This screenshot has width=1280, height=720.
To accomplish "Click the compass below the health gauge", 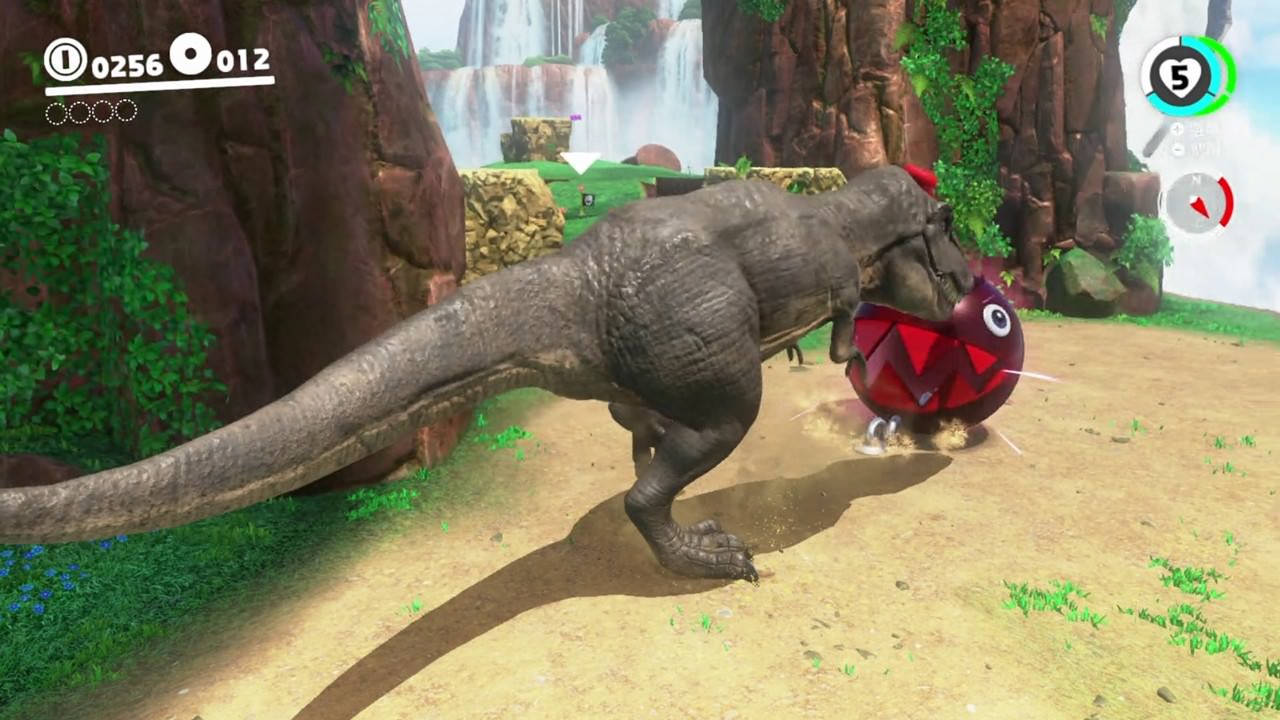I will (x=1198, y=203).
